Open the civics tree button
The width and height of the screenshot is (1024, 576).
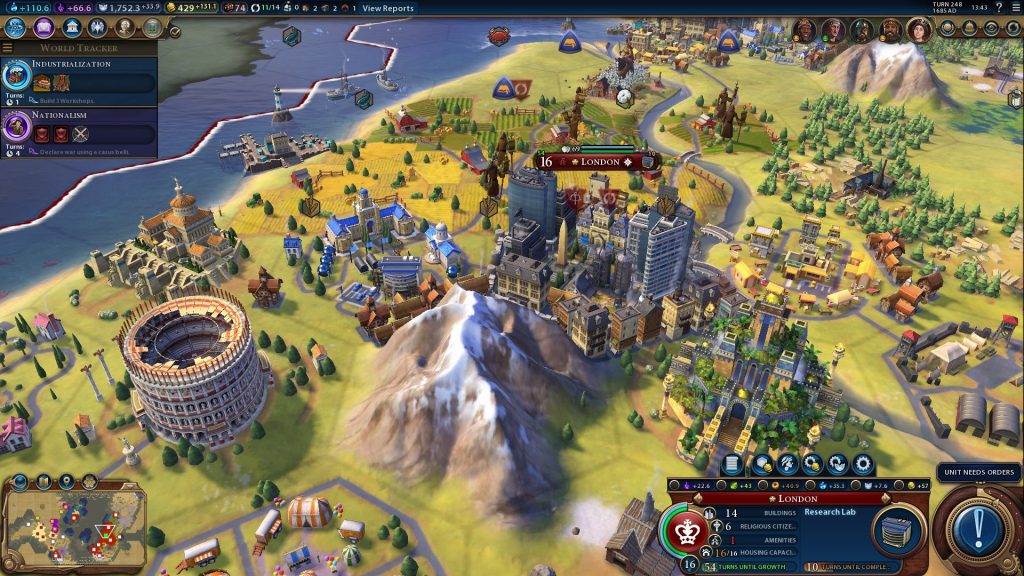pos(43,28)
